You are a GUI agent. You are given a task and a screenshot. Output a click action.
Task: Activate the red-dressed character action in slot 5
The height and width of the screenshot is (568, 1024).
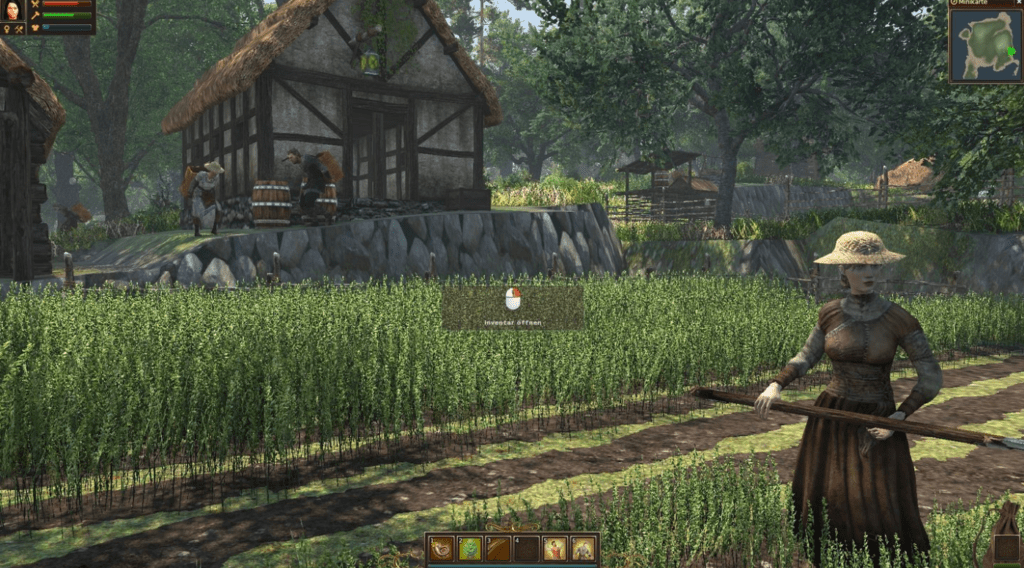pos(554,548)
